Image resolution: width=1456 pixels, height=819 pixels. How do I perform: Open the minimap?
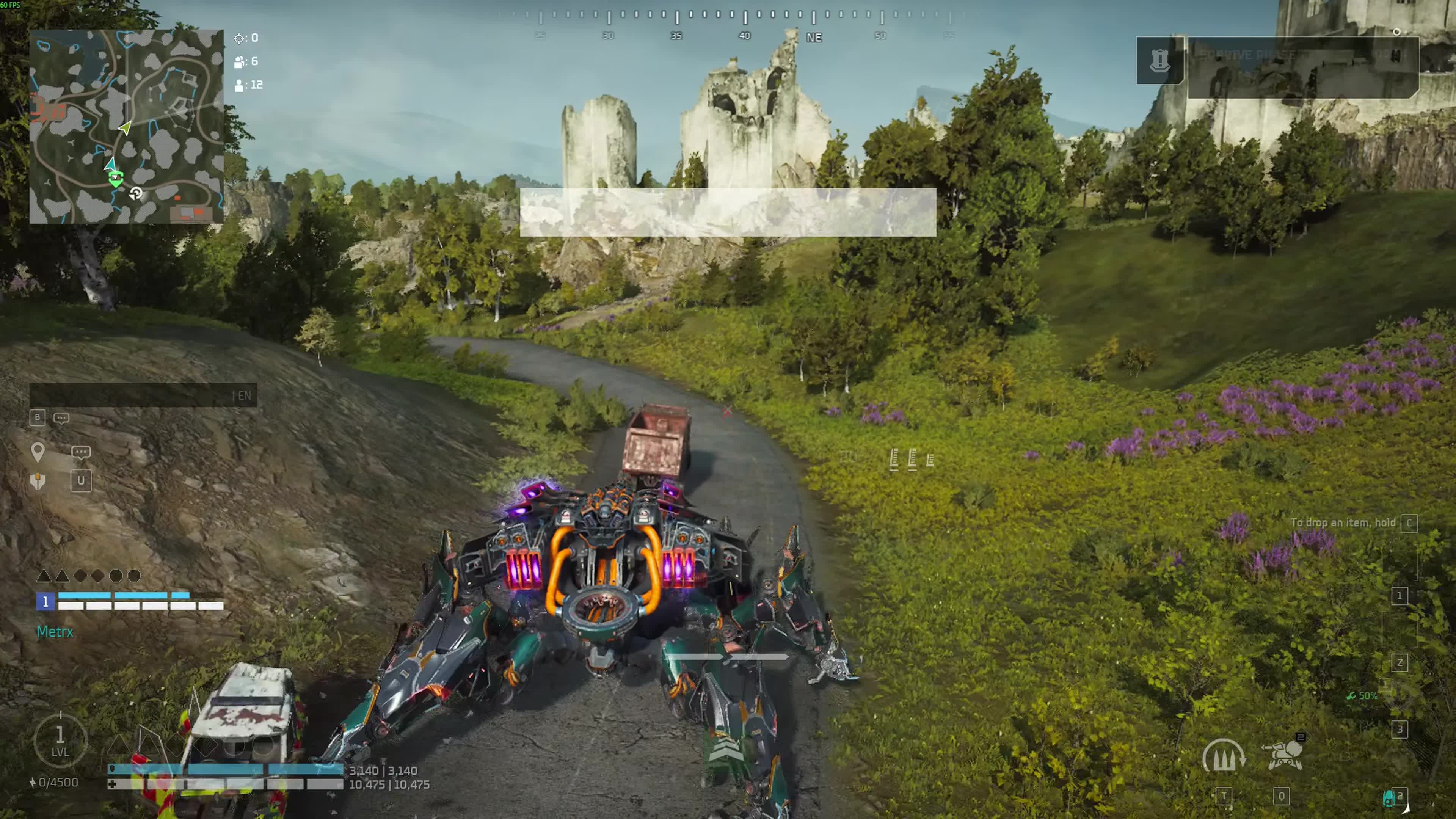coord(126,127)
